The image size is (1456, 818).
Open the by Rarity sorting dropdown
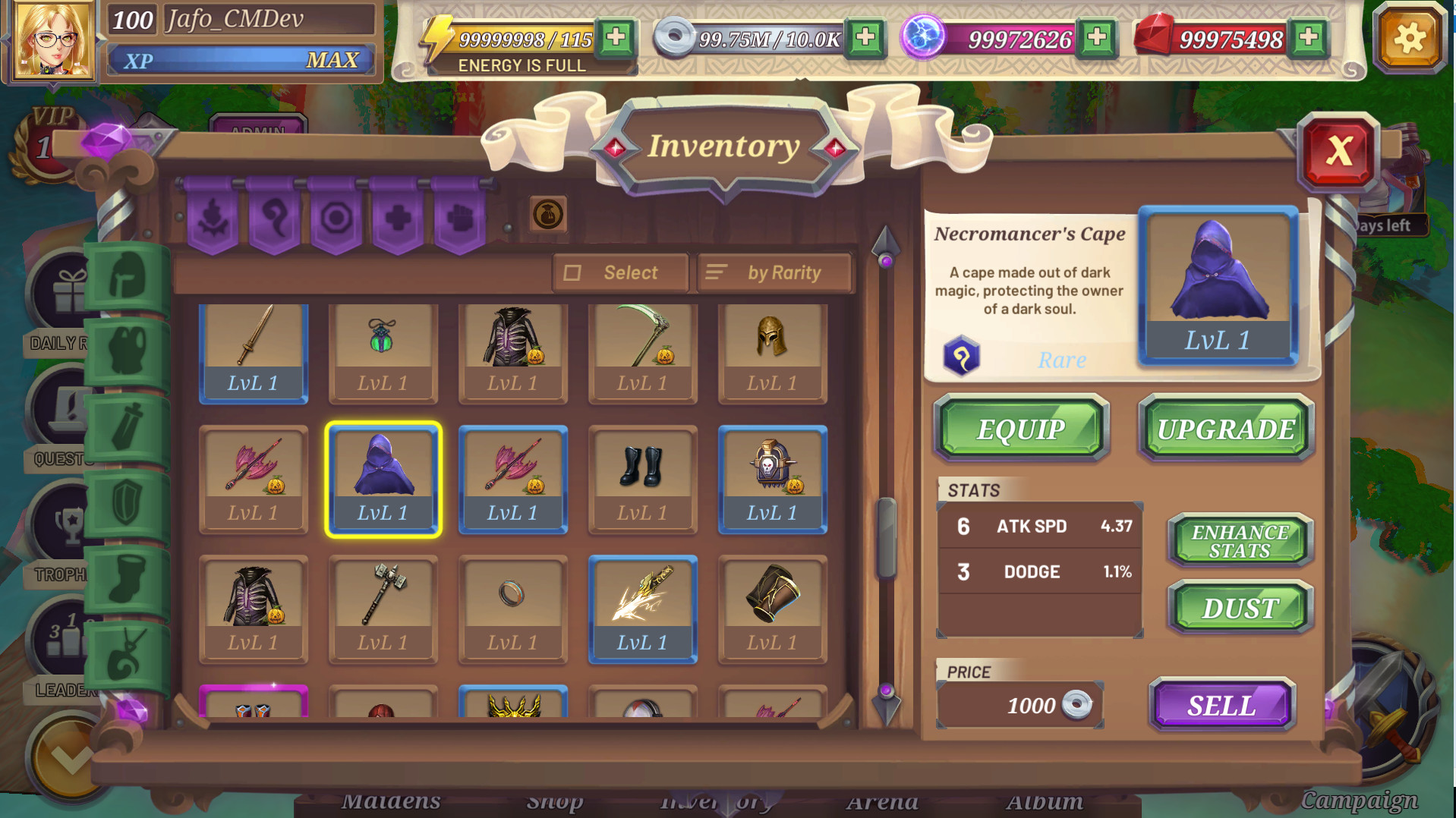pyautogui.click(x=774, y=272)
